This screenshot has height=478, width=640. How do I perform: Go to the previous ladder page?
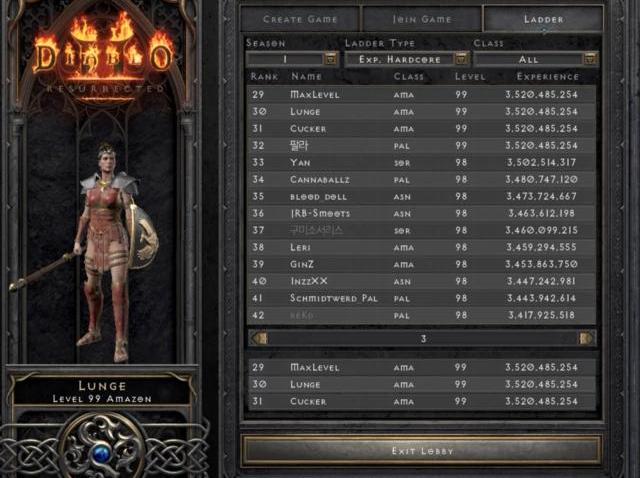(x=260, y=338)
